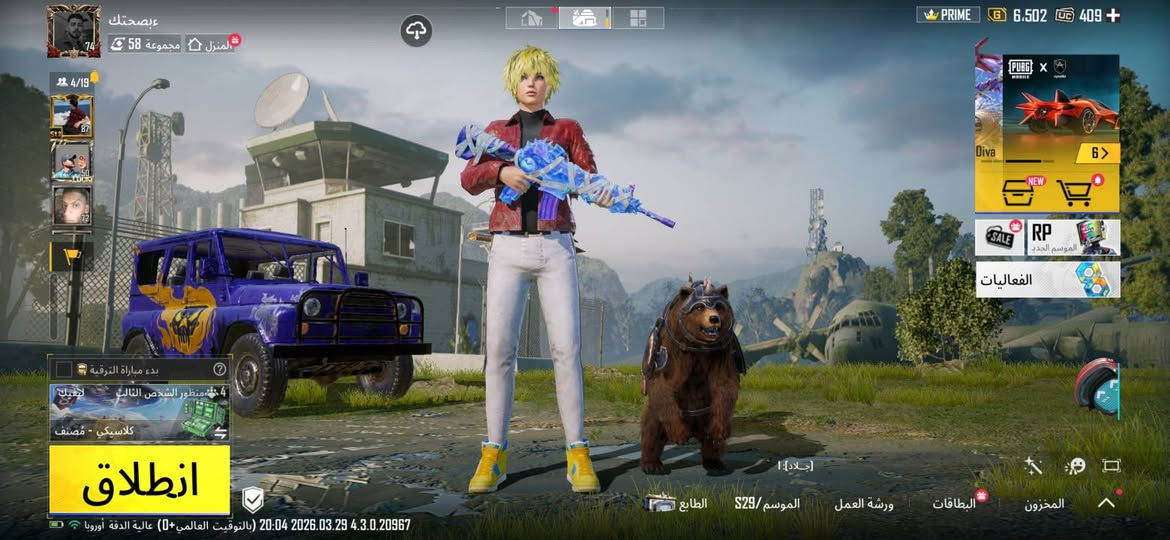Open the promotion match help question mark
This screenshot has height=540, width=1170.
click(220, 368)
